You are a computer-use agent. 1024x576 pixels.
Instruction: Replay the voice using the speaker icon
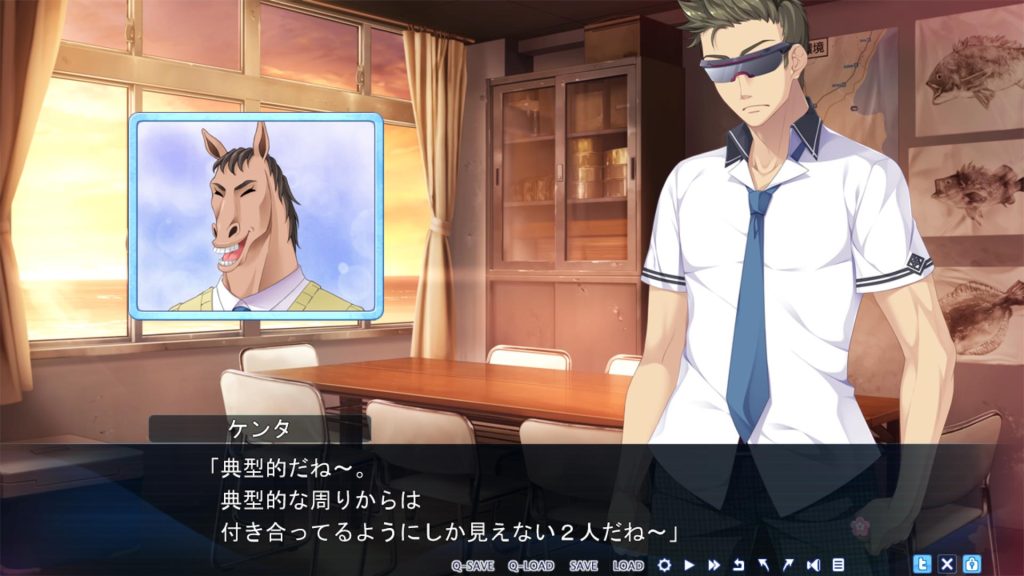[813, 565]
